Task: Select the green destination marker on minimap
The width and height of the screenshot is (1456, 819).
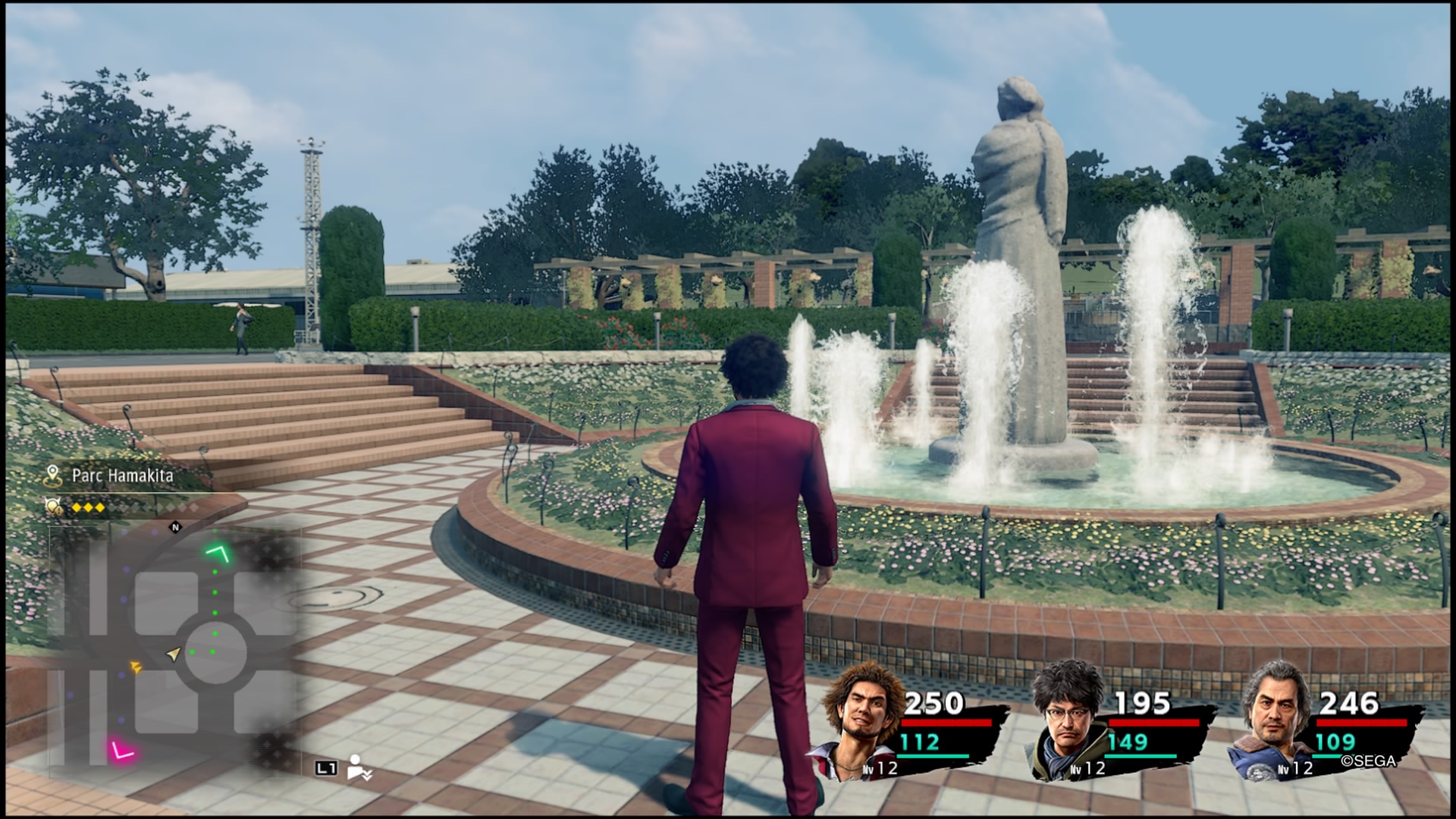Action: coord(220,554)
